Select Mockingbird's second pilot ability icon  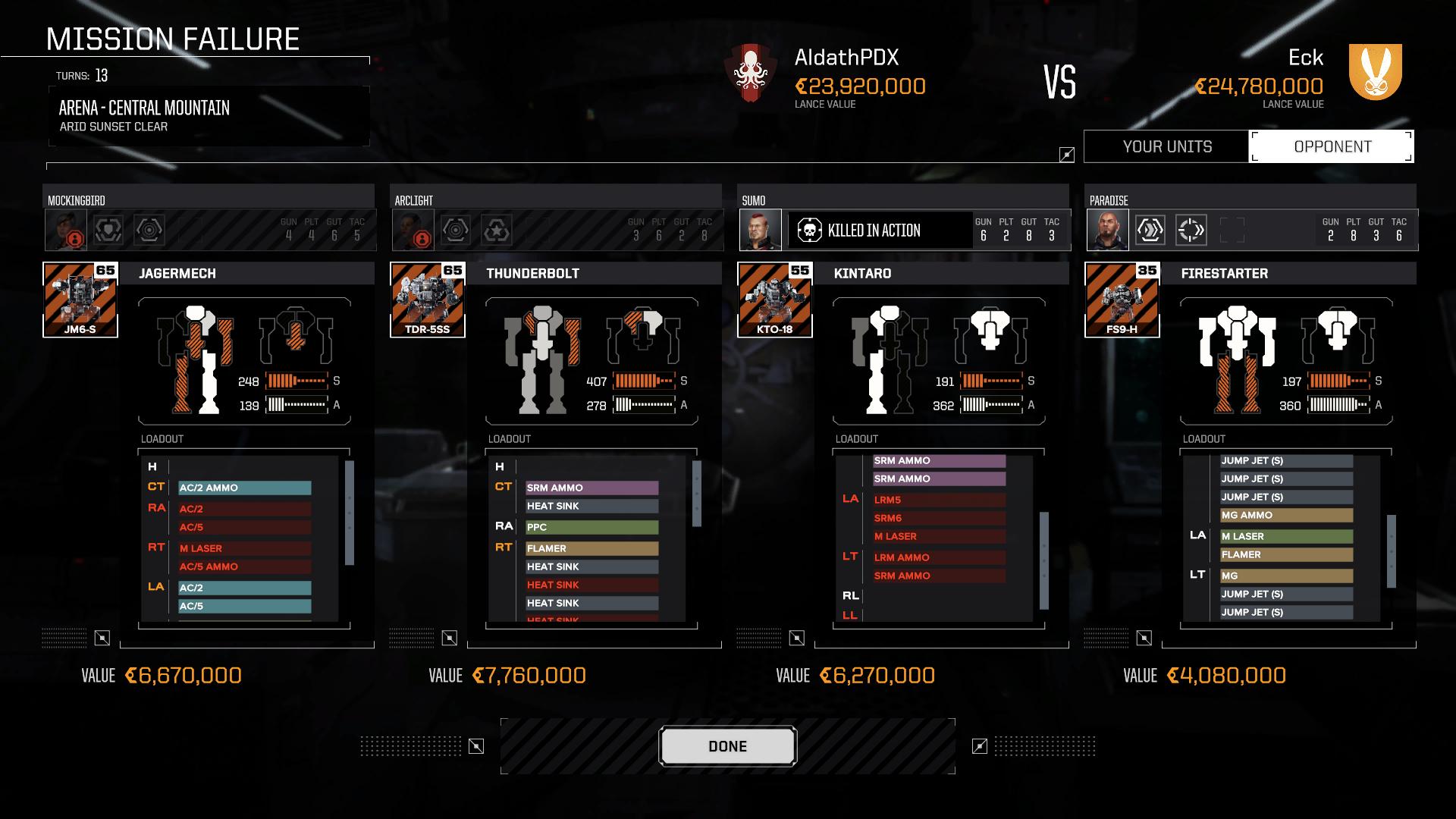[149, 229]
